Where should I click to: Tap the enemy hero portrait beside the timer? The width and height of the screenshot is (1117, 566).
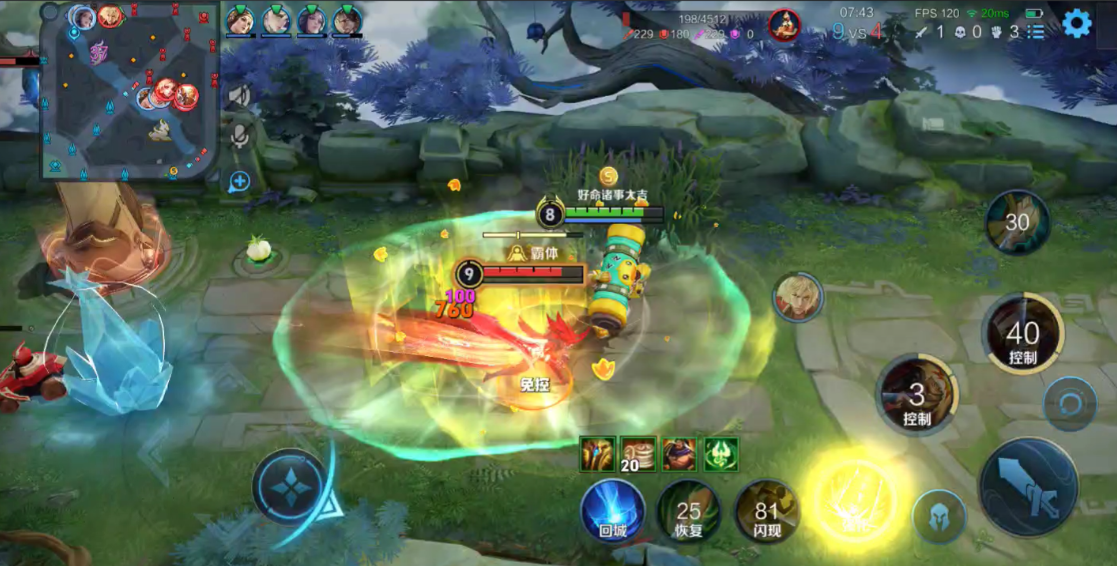pyautogui.click(x=785, y=25)
